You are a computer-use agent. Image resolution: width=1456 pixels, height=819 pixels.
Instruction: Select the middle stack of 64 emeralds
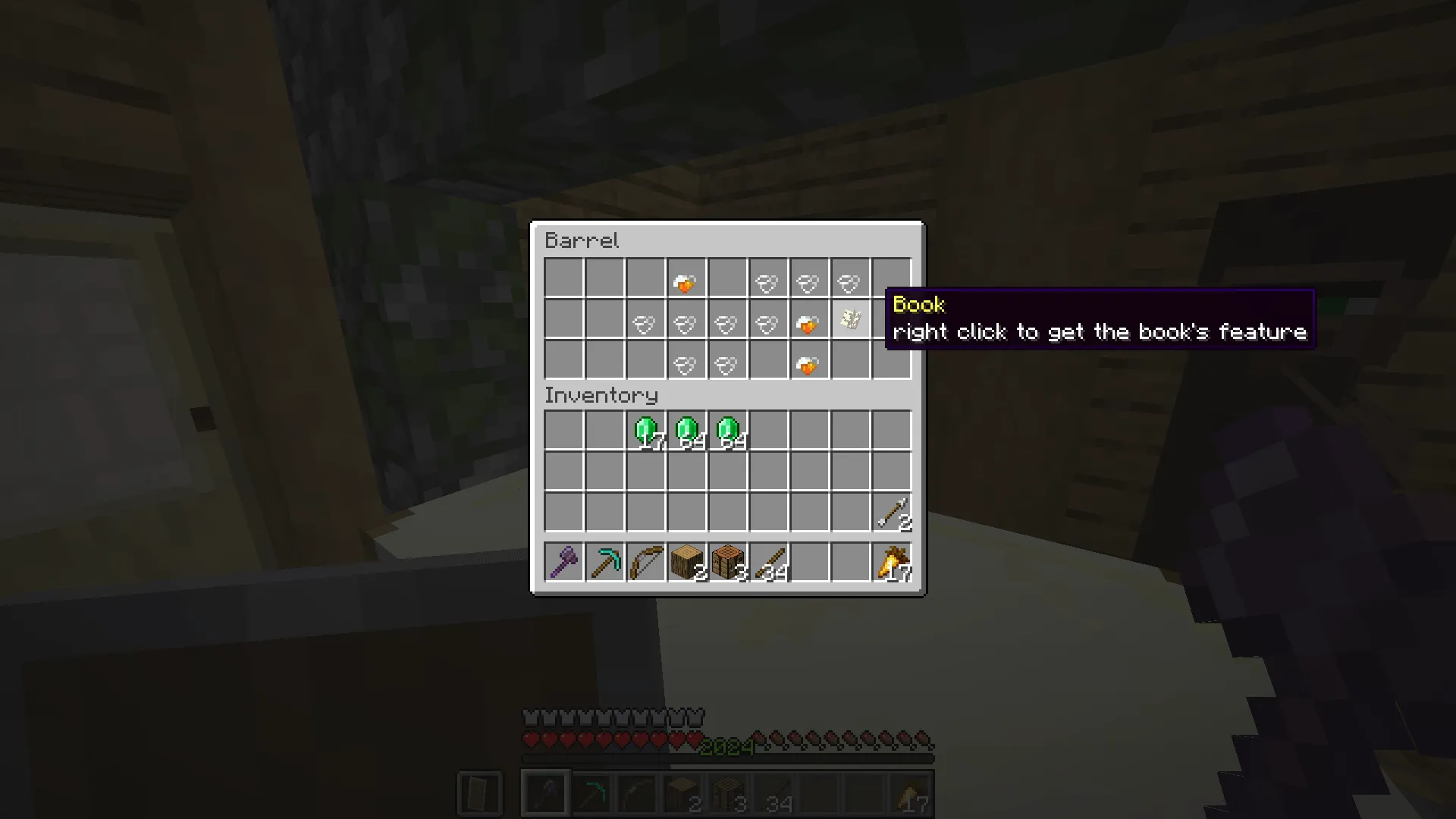click(x=686, y=430)
